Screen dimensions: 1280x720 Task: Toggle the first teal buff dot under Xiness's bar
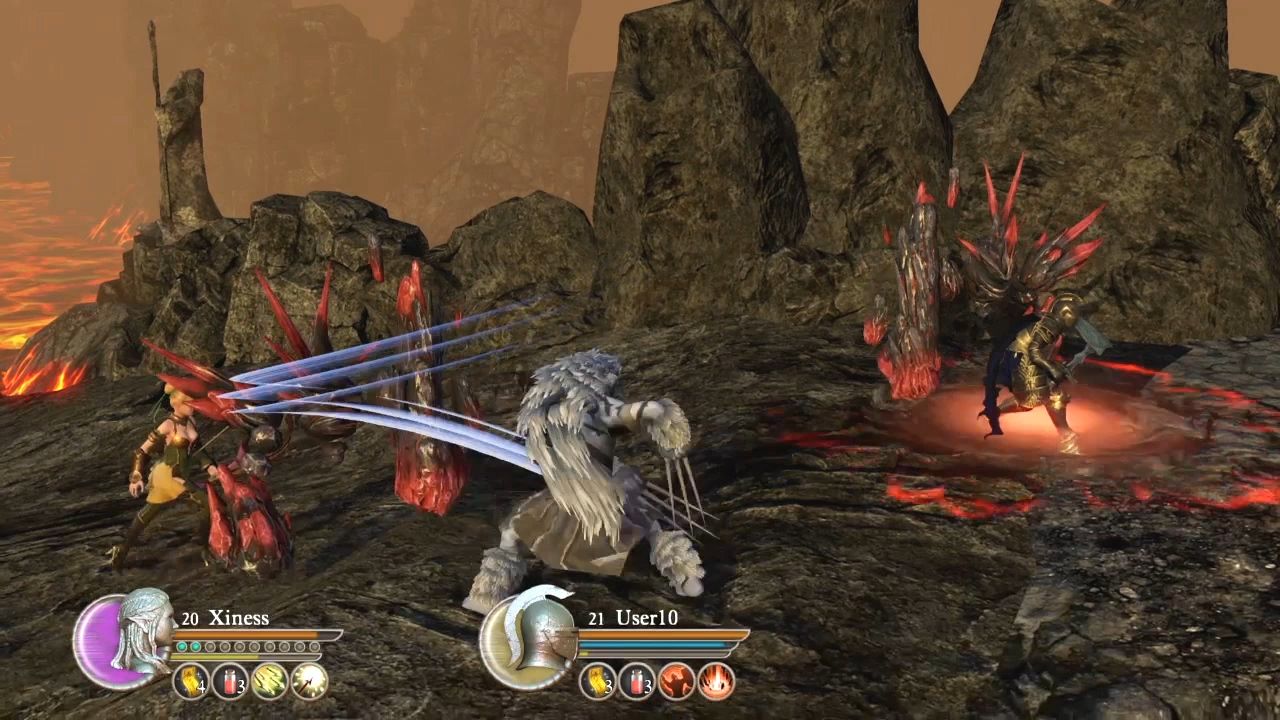pos(182,646)
